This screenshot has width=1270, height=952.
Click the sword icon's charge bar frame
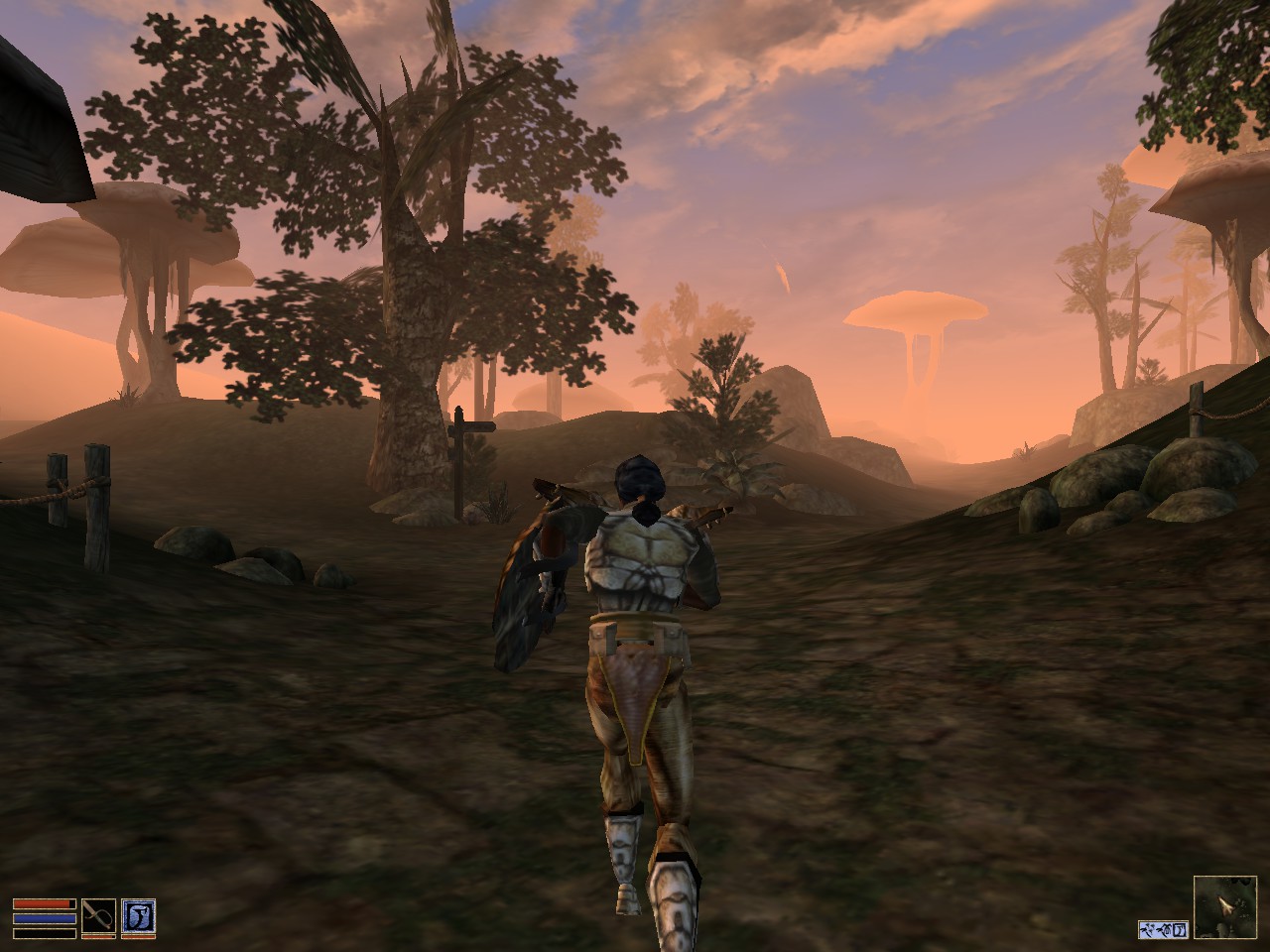tap(99, 936)
